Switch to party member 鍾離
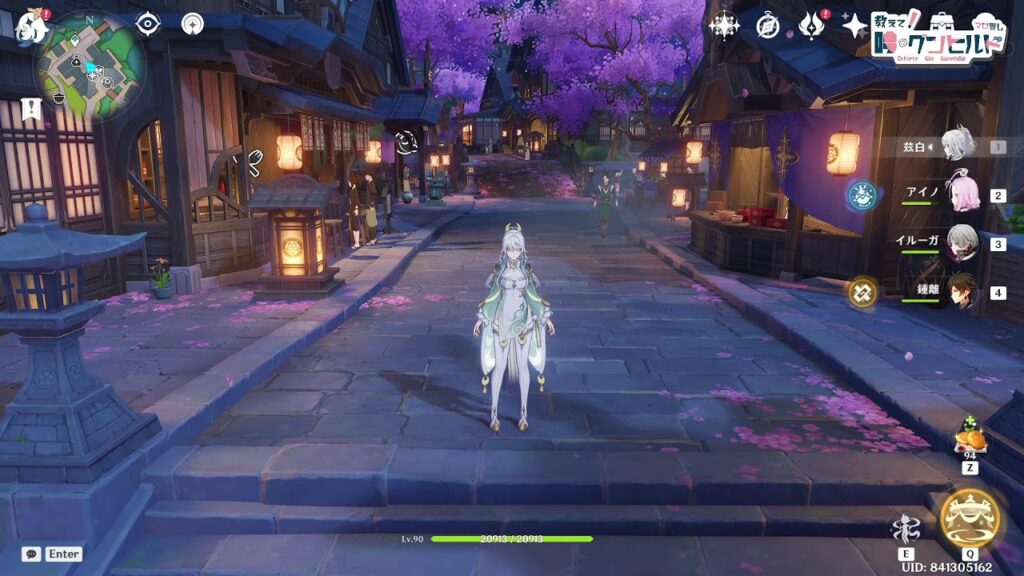This screenshot has width=1024, height=576. click(961, 292)
